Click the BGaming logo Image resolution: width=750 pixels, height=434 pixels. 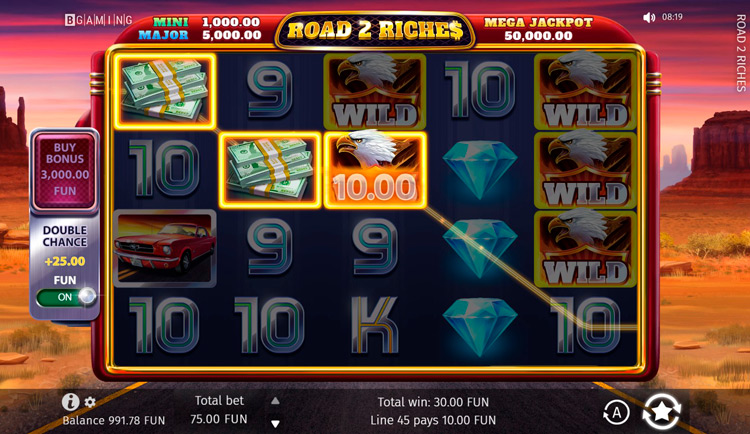tap(98, 19)
